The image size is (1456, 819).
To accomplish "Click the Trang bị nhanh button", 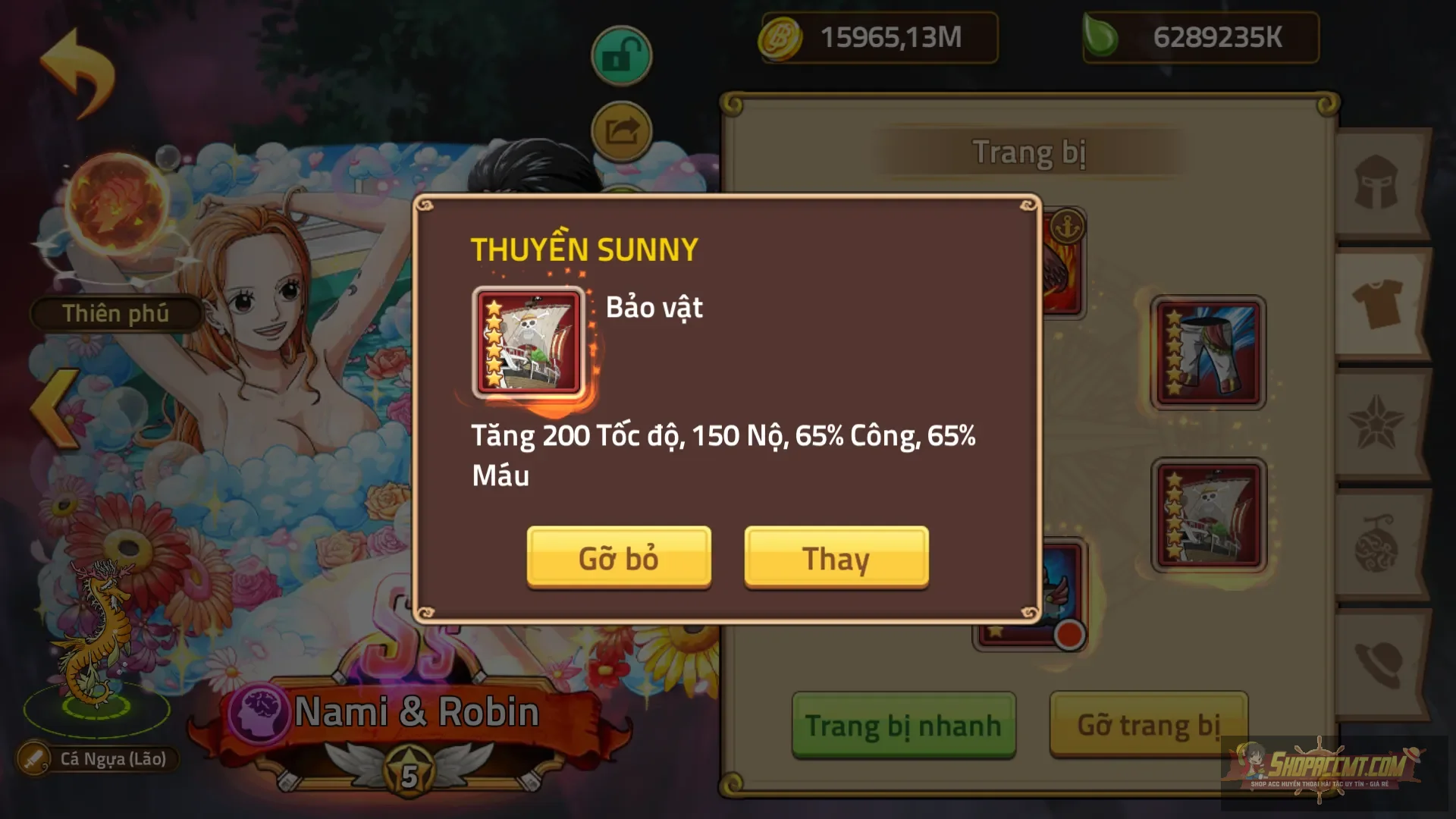I will click(904, 724).
